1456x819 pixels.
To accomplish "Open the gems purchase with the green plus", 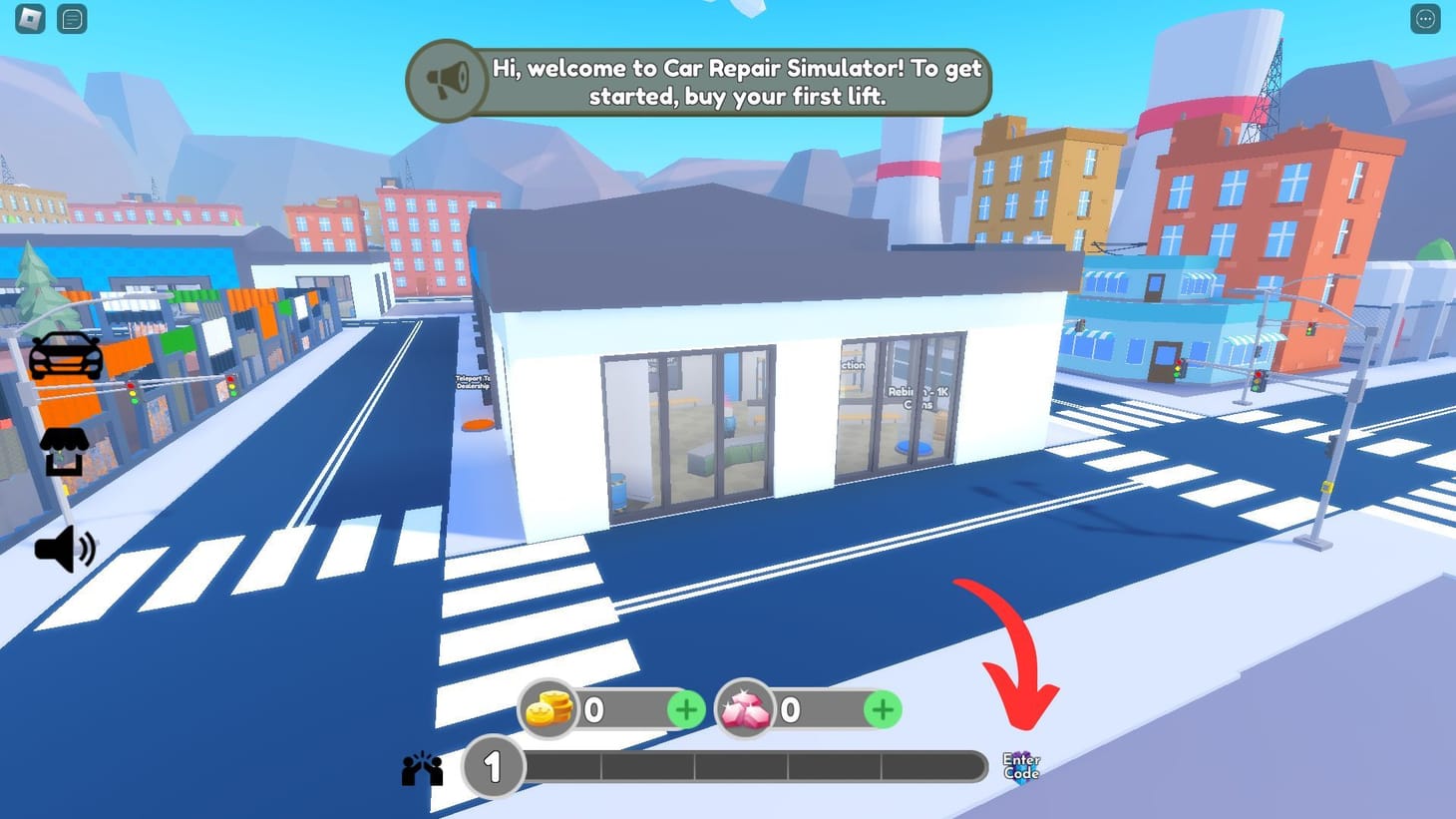I will coord(881,709).
